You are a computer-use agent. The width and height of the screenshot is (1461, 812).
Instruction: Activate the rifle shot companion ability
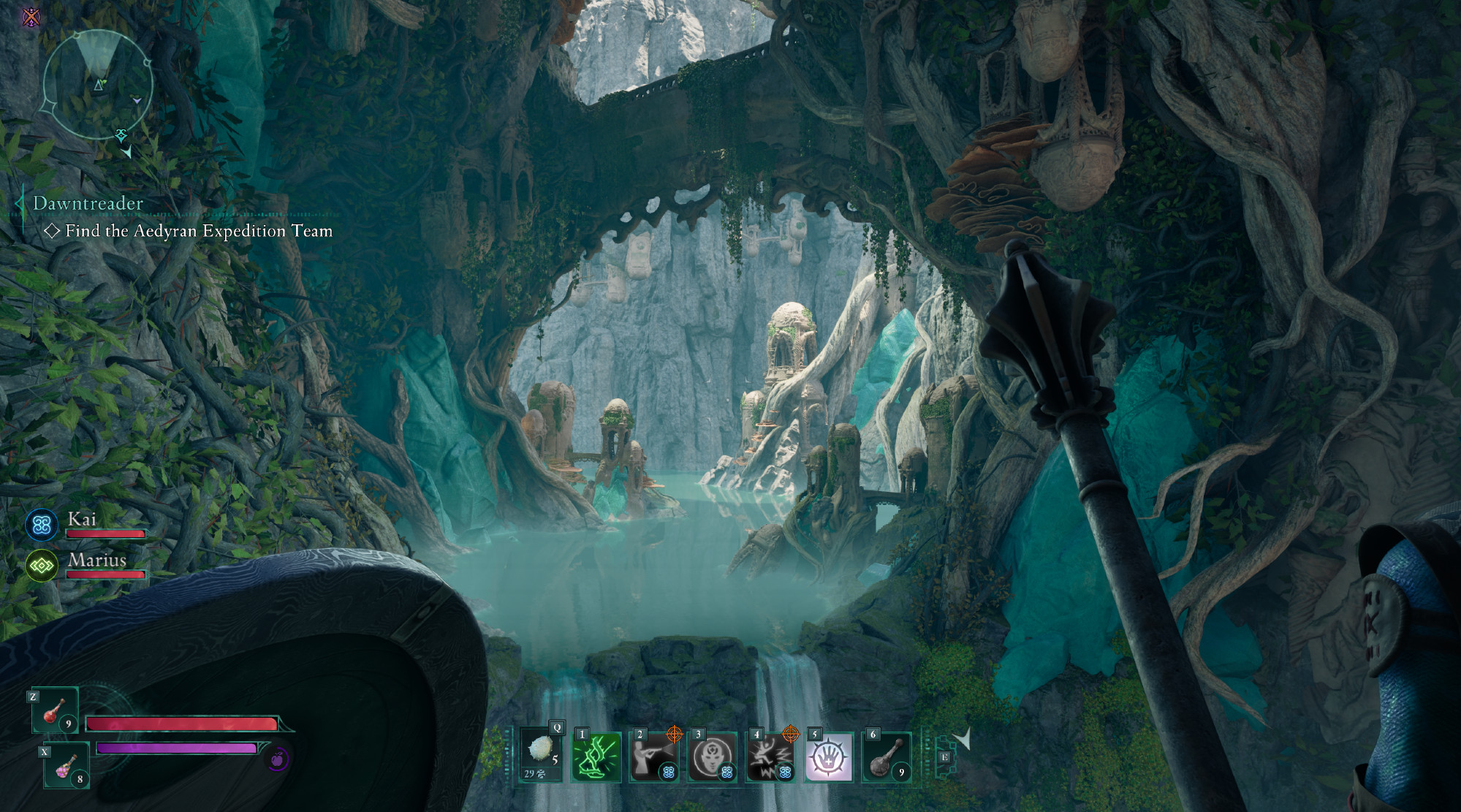(653, 756)
